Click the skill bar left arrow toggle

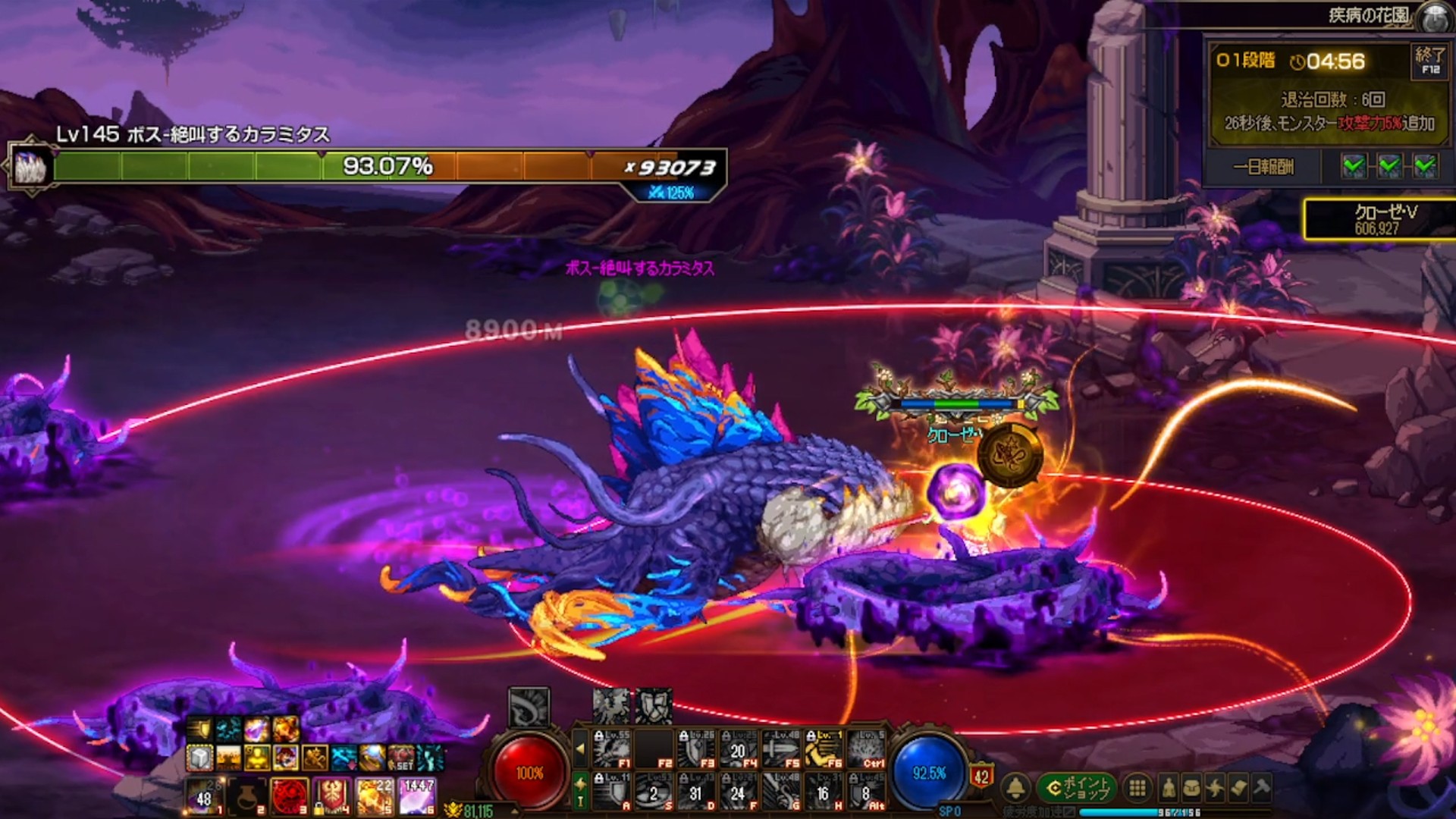pos(580,749)
